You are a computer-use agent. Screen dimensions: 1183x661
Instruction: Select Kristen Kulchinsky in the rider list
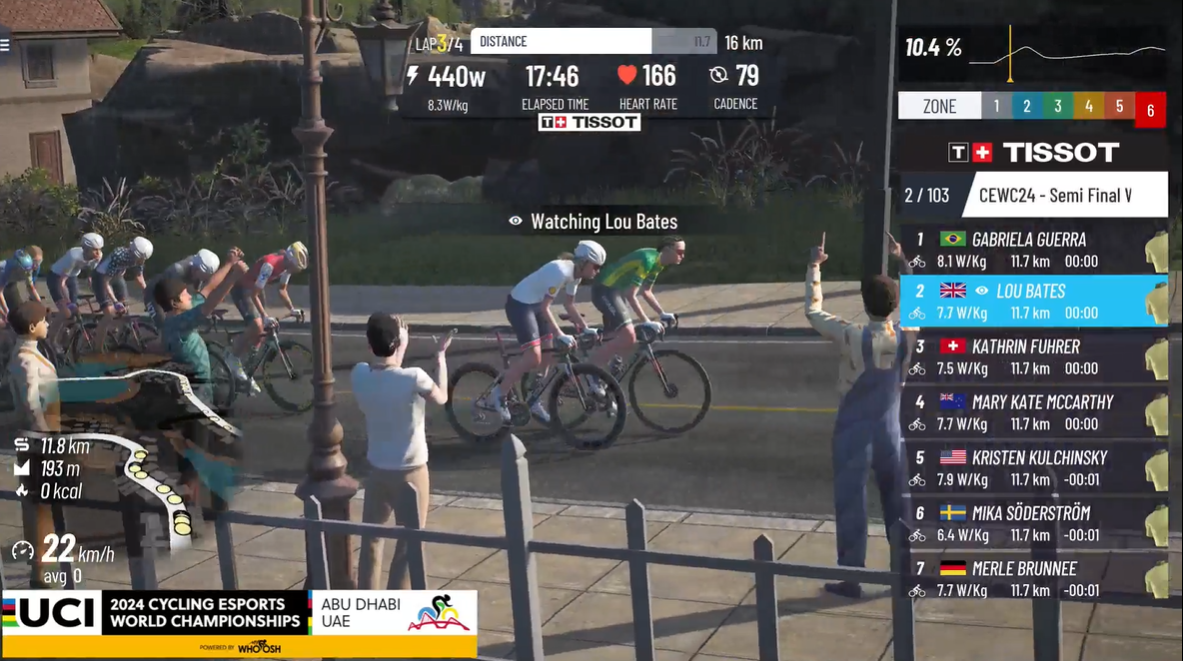pyautogui.click(x=1029, y=468)
